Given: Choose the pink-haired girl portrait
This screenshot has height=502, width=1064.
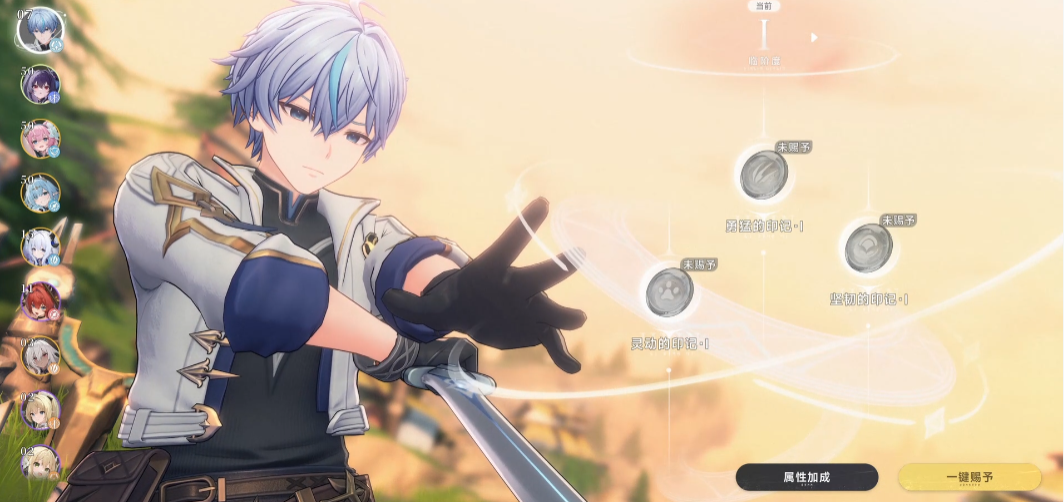Looking at the screenshot, I should tap(40, 139).
